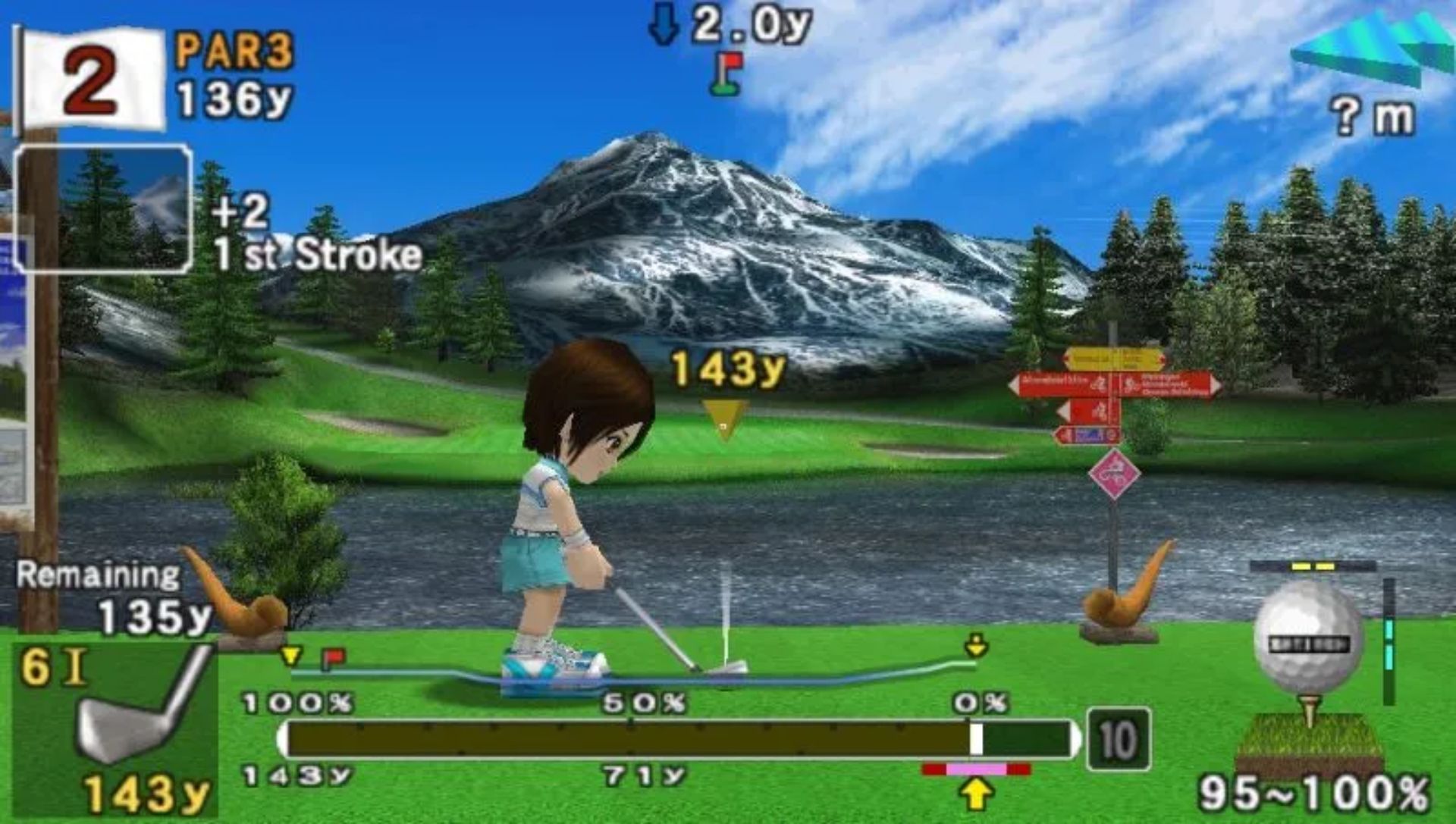Select the box showing number 10
1456x824 pixels.
click(1118, 739)
